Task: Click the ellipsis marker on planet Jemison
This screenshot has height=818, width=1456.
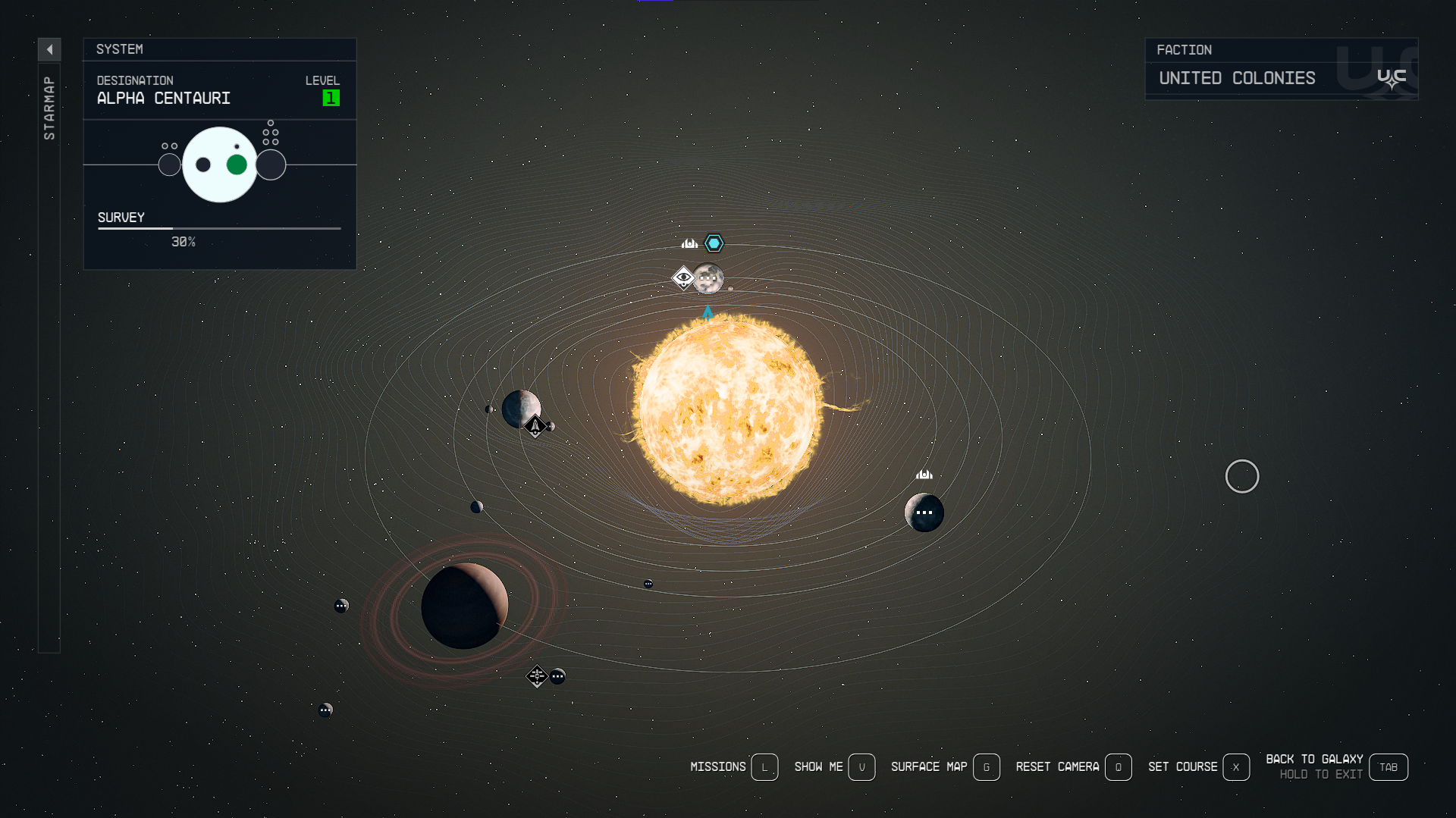Action: point(708,278)
